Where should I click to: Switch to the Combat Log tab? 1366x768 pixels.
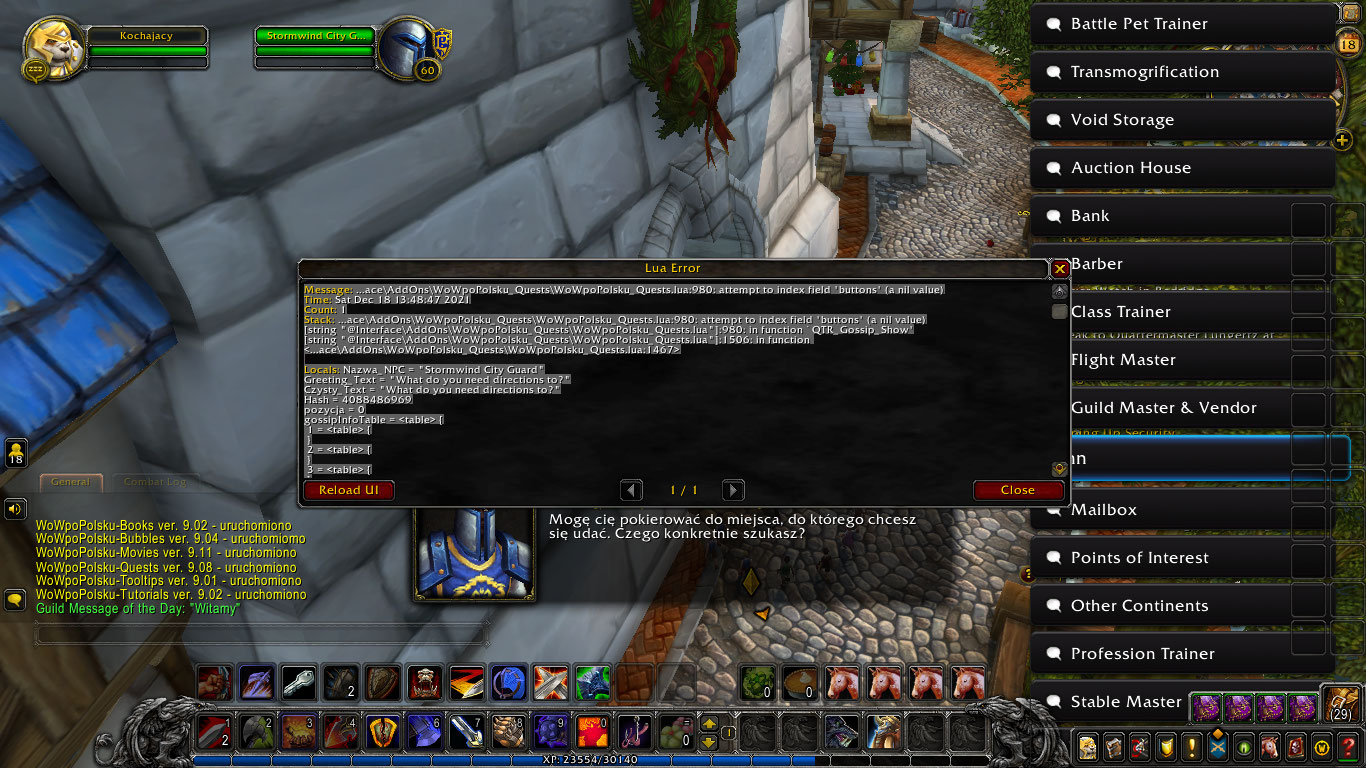(156, 482)
